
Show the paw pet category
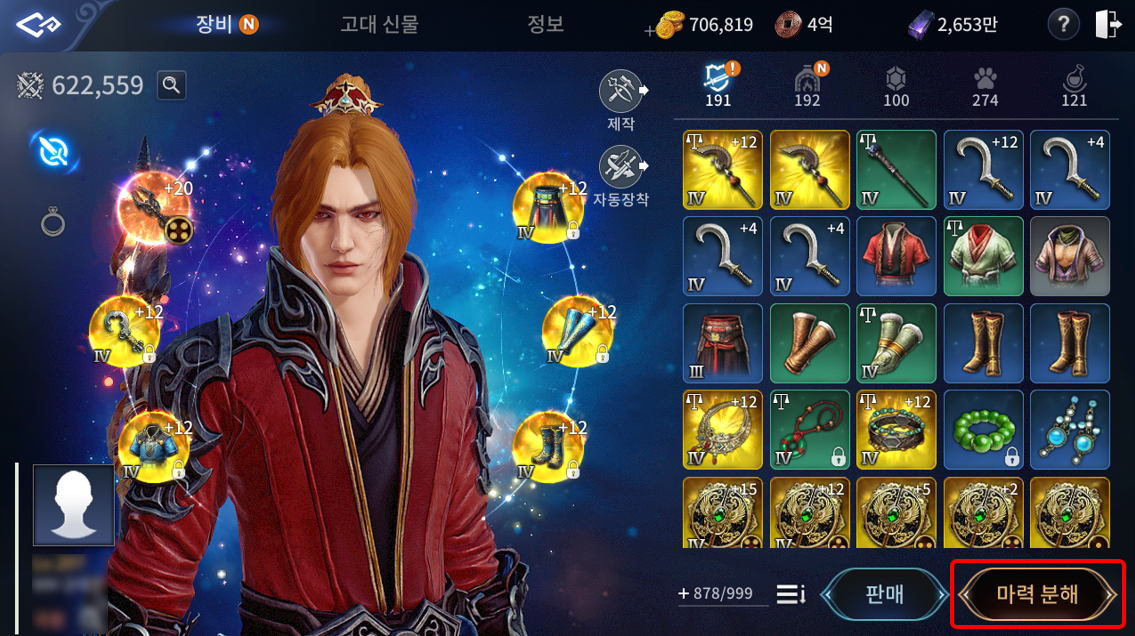[985, 86]
